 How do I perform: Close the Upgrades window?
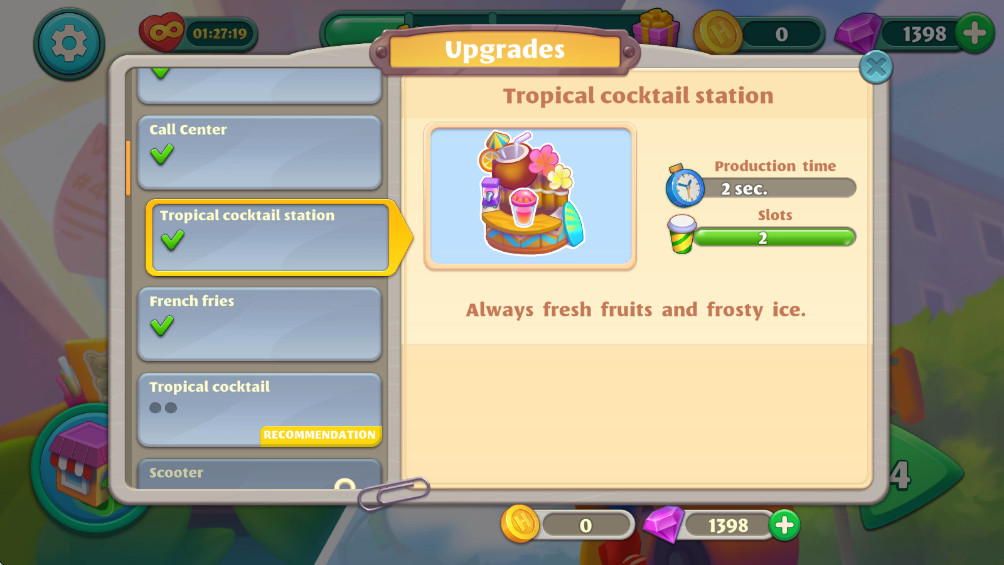coord(876,67)
